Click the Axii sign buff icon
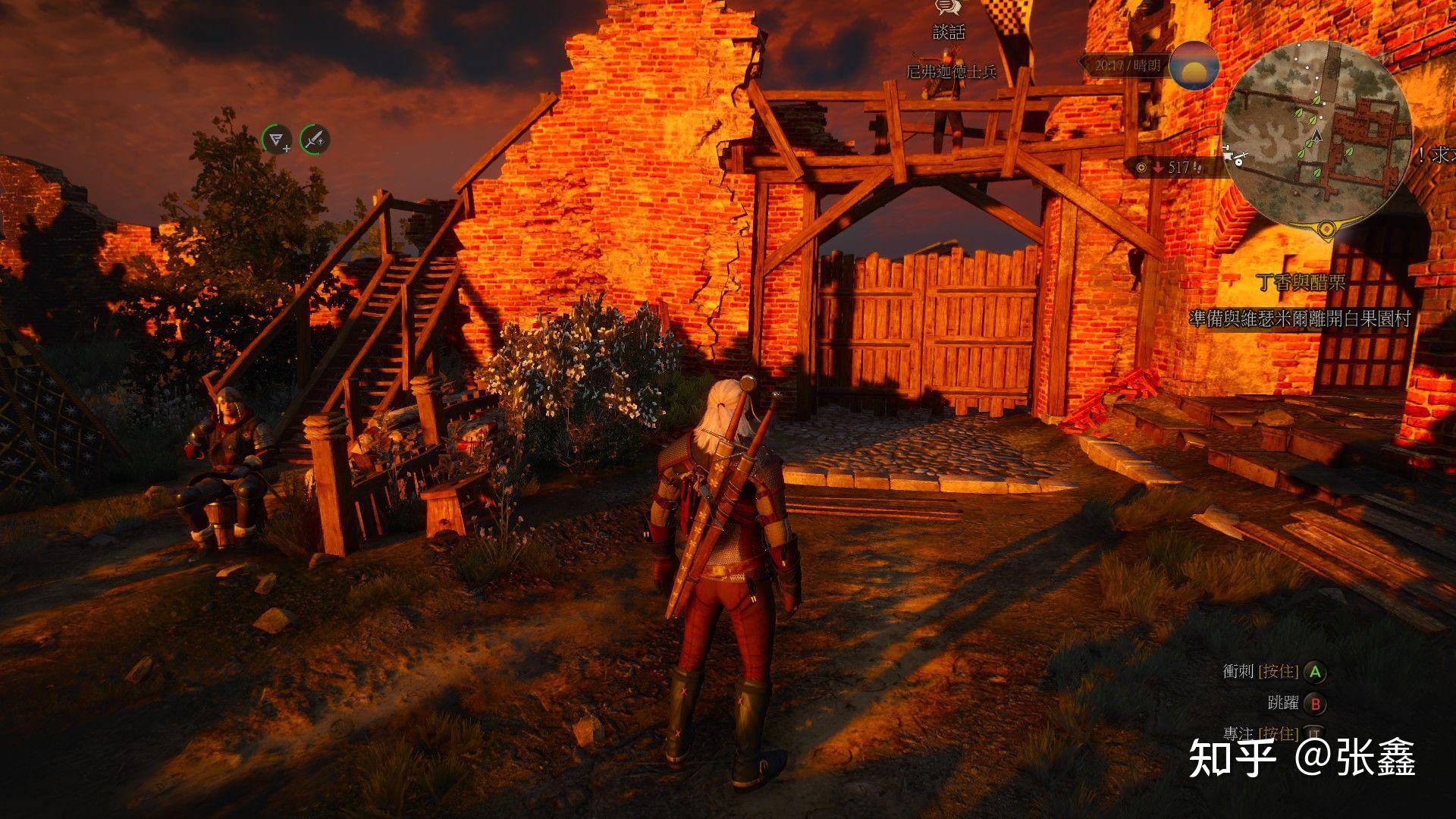The width and height of the screenshot is (1456, 819). (x=278, y=140)
